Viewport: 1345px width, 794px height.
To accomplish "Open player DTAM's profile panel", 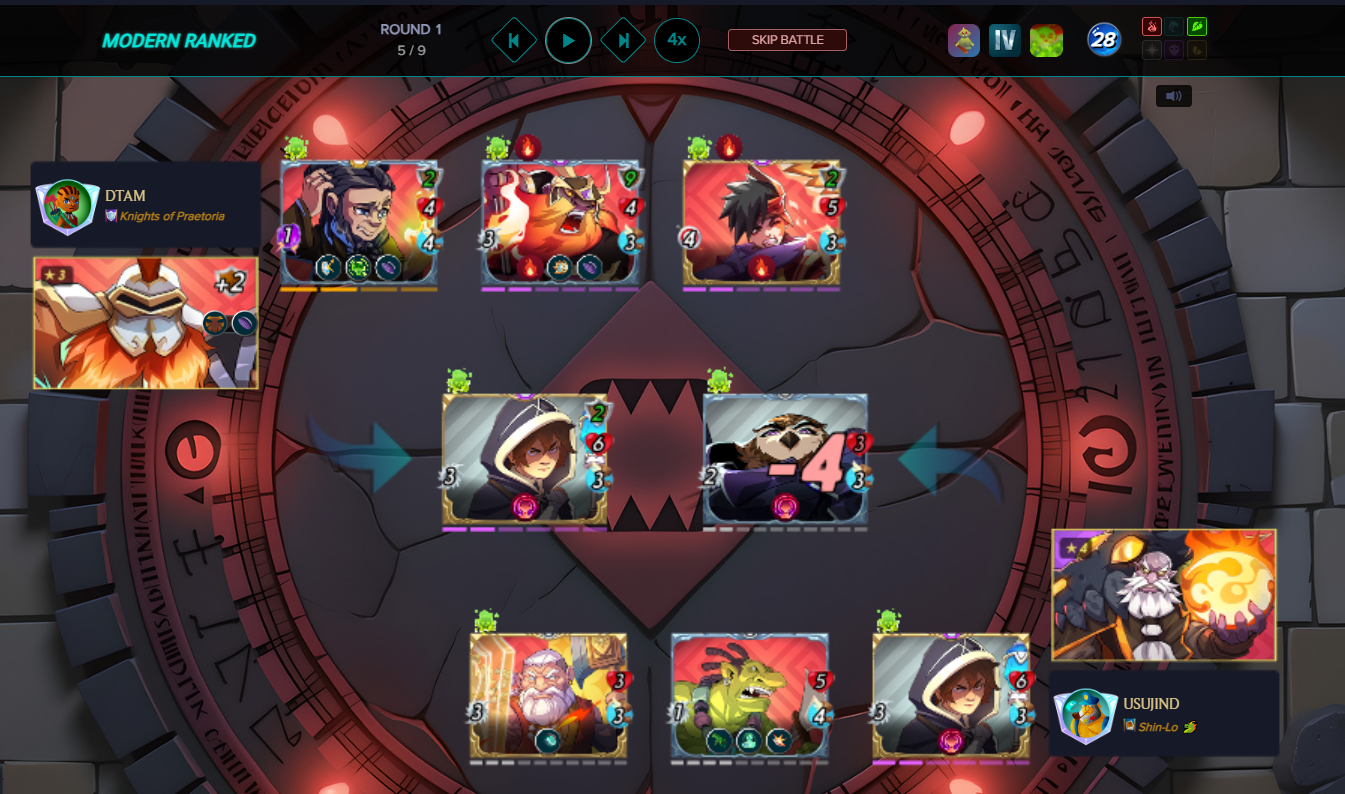I will (146, 205).
